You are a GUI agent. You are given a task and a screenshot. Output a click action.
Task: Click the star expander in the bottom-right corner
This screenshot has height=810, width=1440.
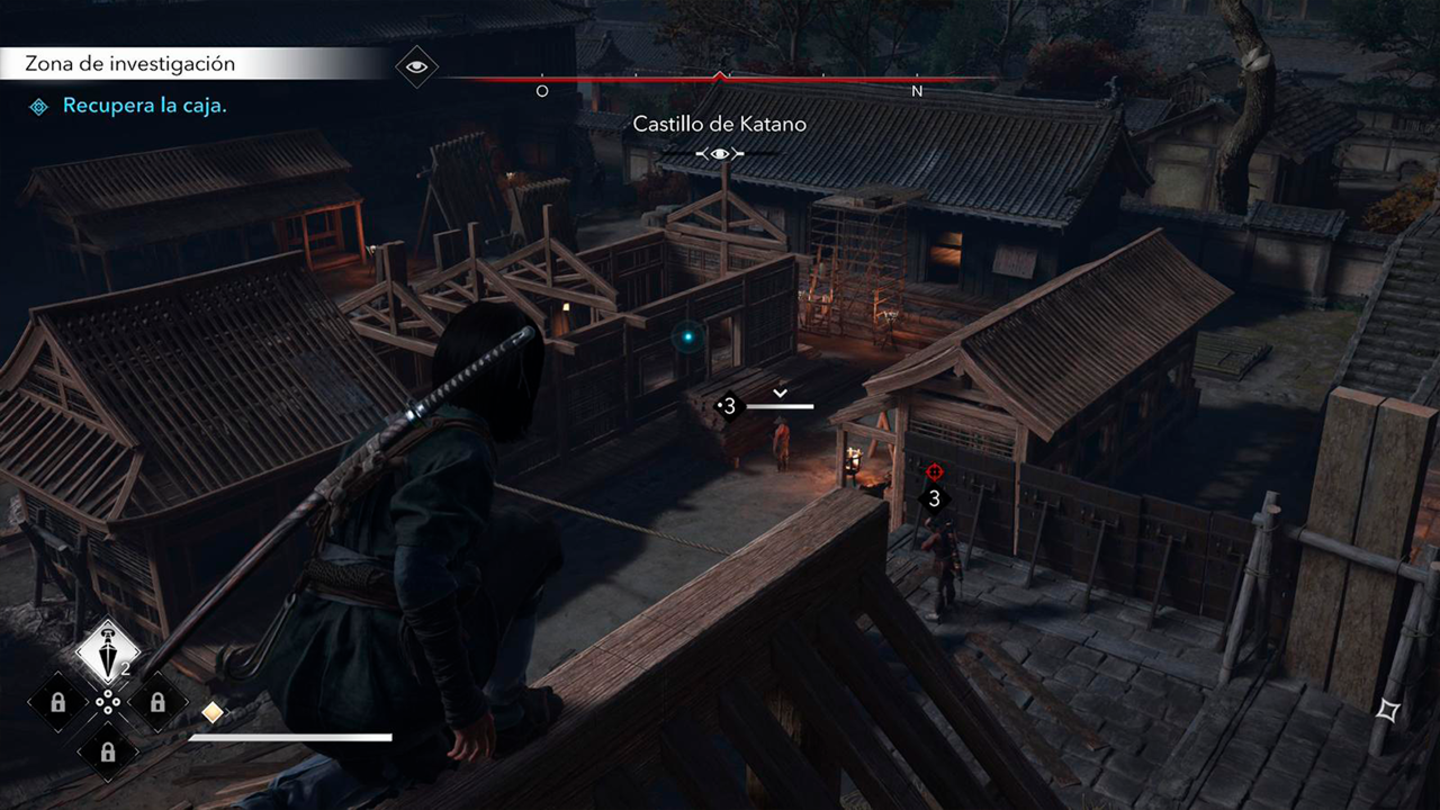tap(1388, 711)
